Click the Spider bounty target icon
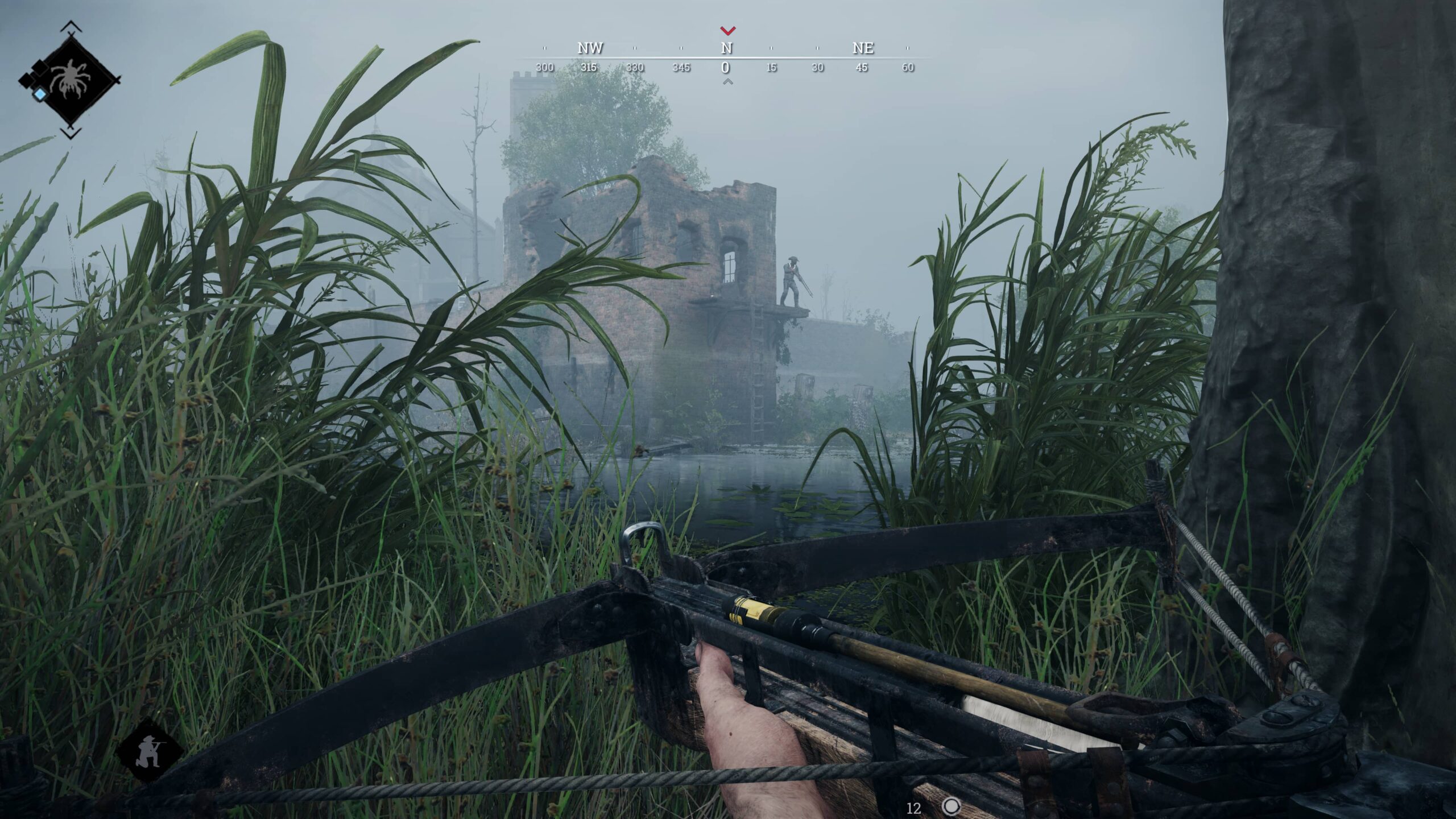This screenshot has width=1456, height=819. 69,79
